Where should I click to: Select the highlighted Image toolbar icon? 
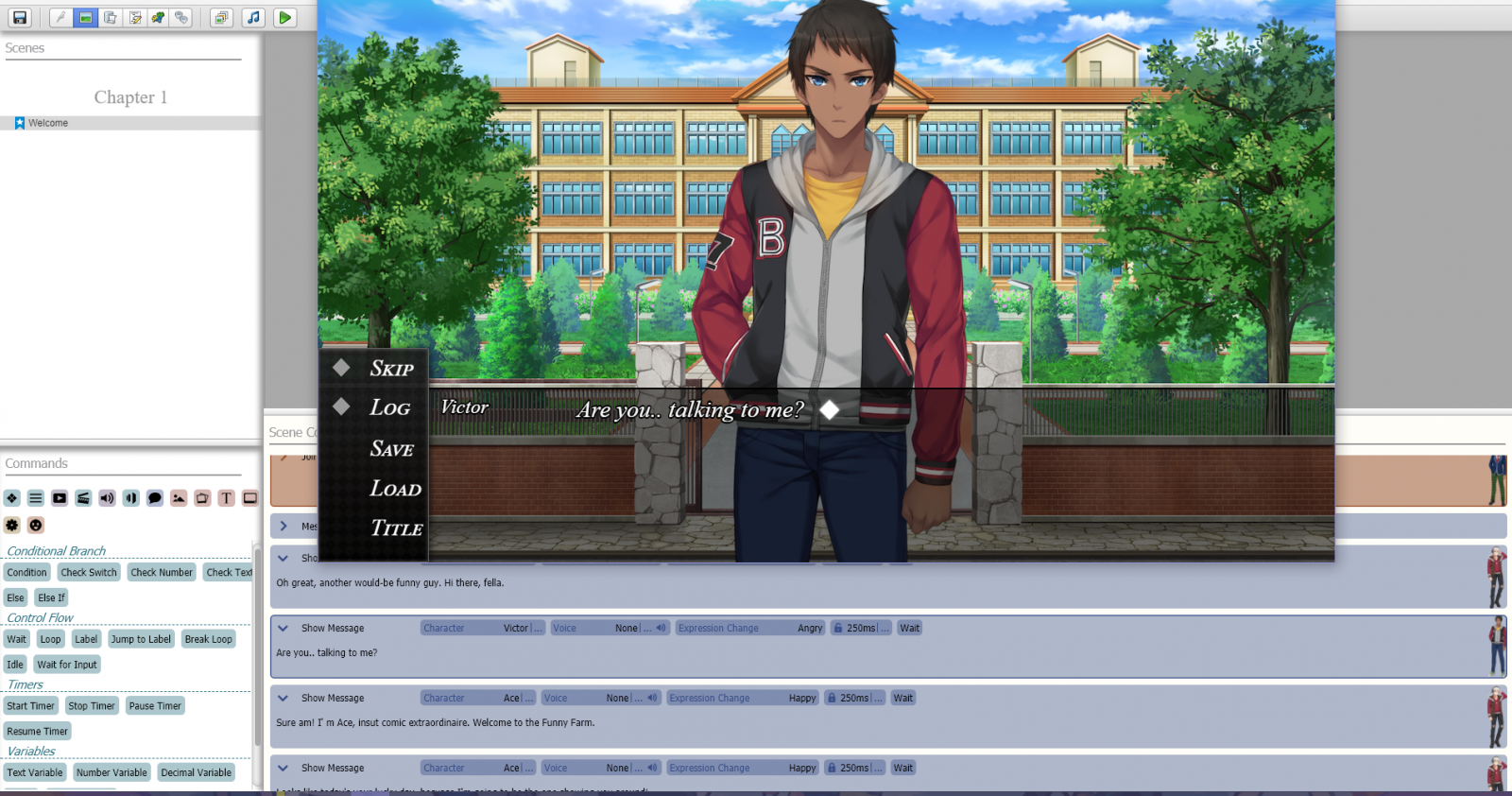pos(85,16)
